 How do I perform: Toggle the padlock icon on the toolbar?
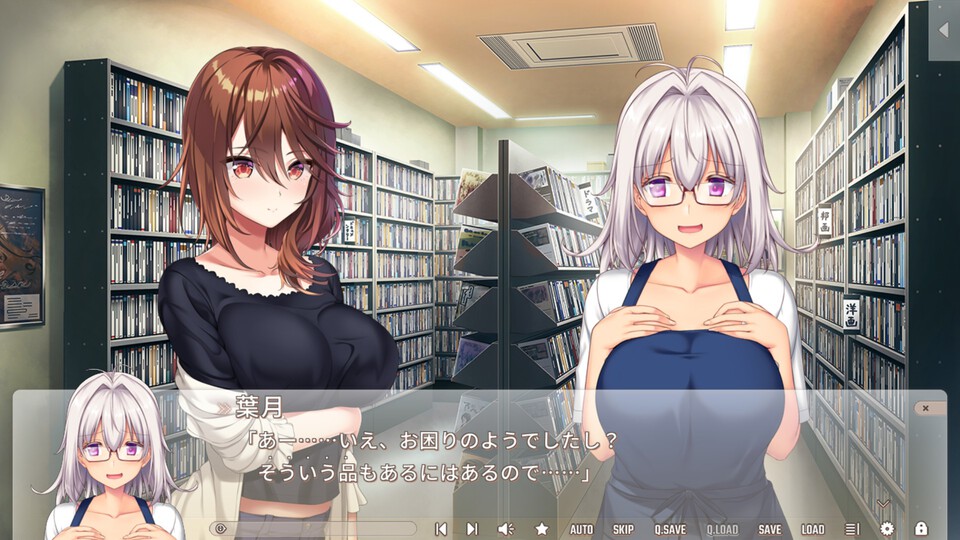(x=921, y=529)
